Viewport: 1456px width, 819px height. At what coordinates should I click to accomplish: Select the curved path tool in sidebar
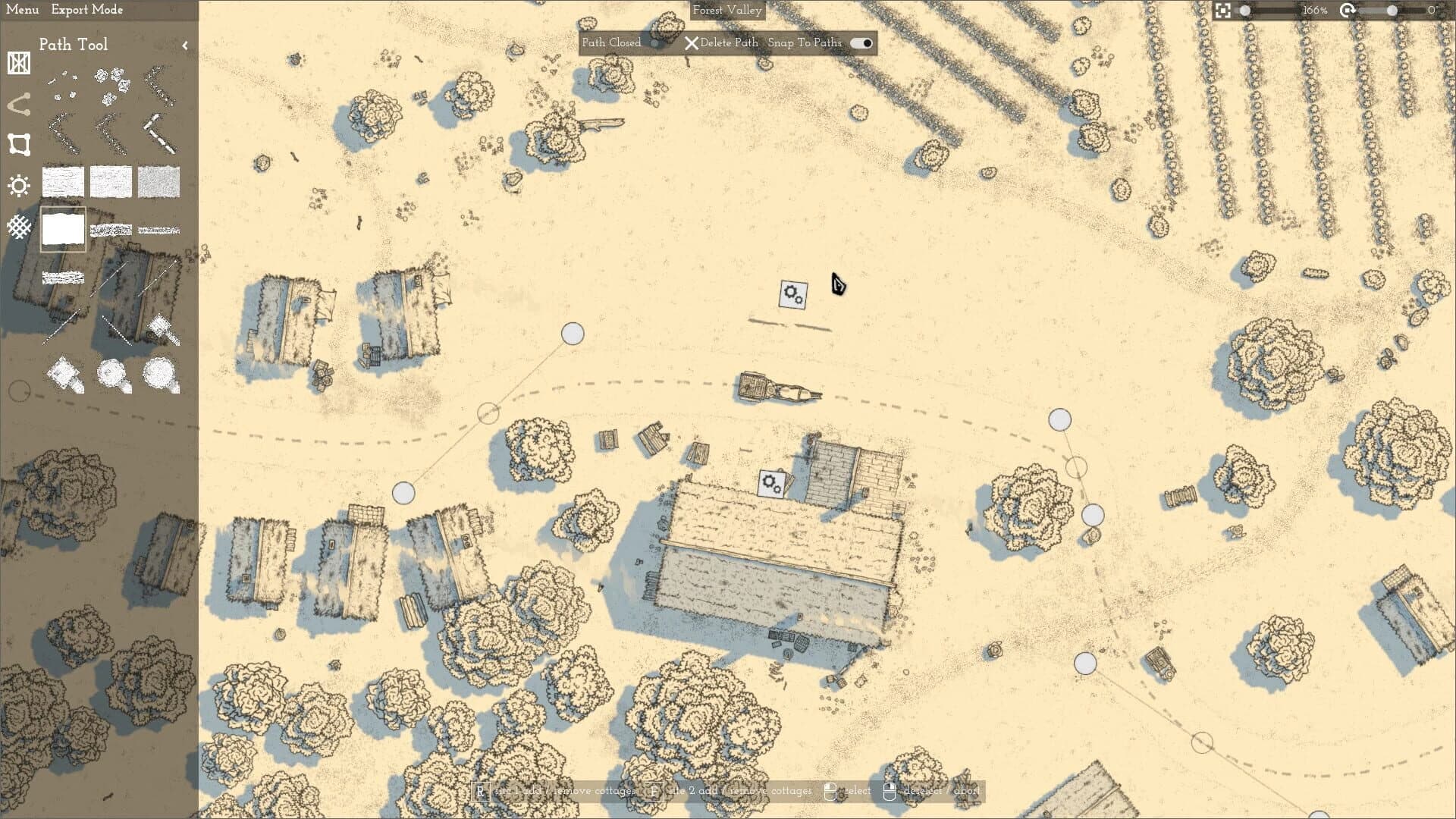coord(18,104)
